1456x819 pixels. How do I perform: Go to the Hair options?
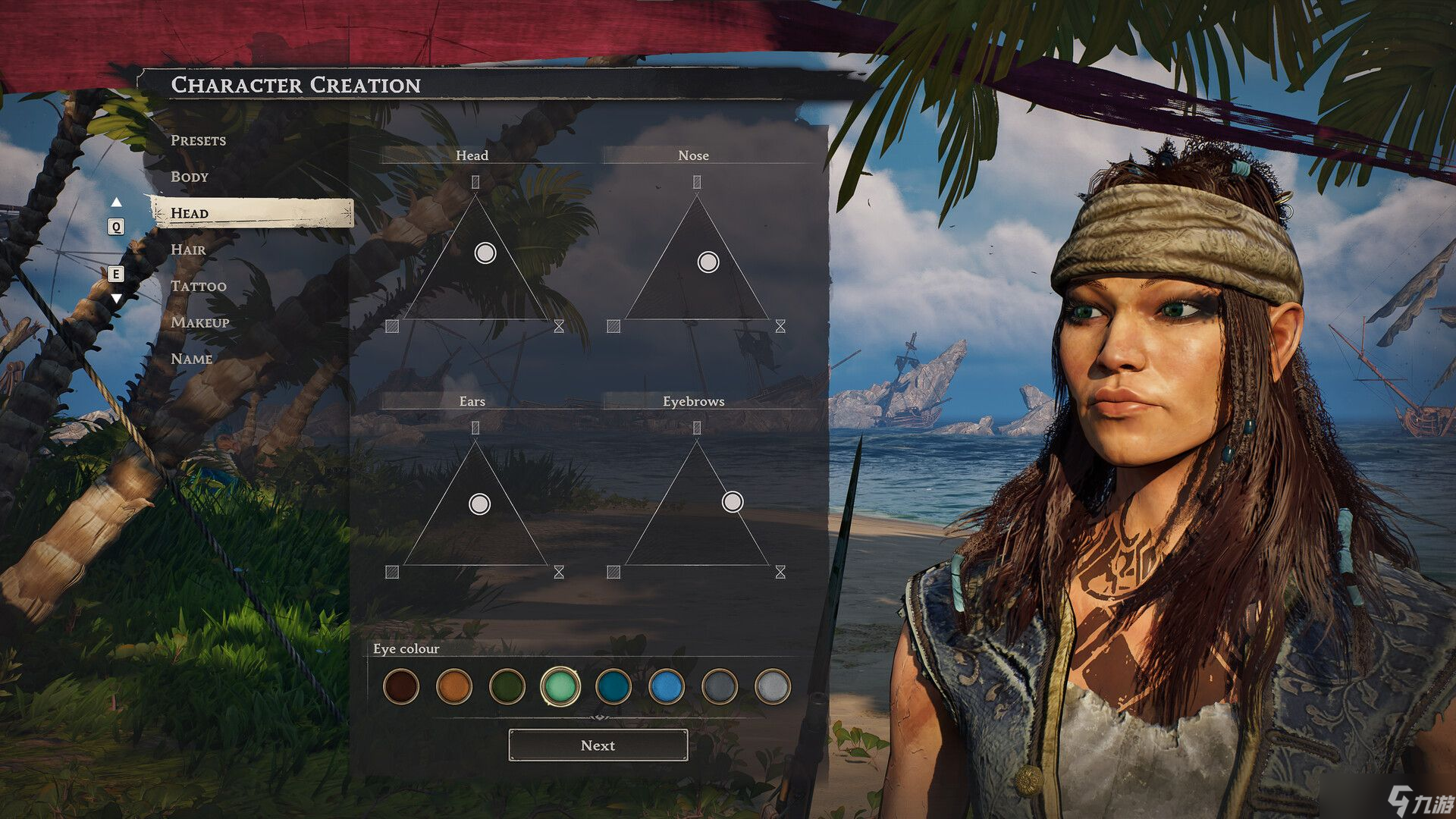click(x=188, y=249)
